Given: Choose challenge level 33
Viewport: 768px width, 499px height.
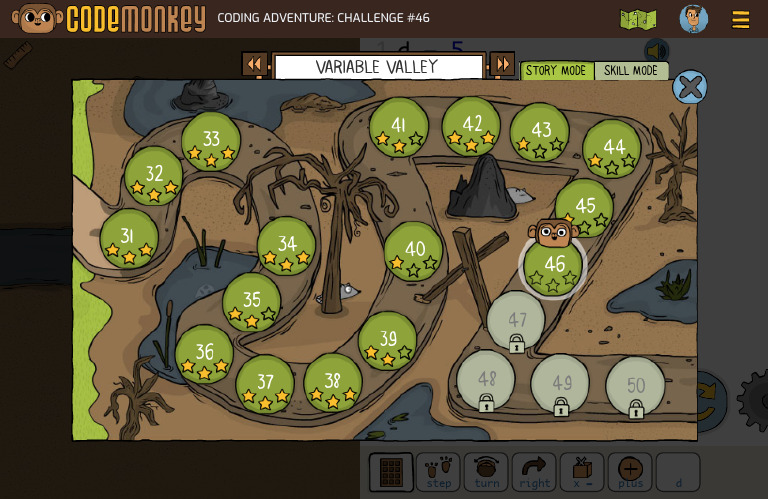Looking at the screenshot, I should (x=211, y=141).
